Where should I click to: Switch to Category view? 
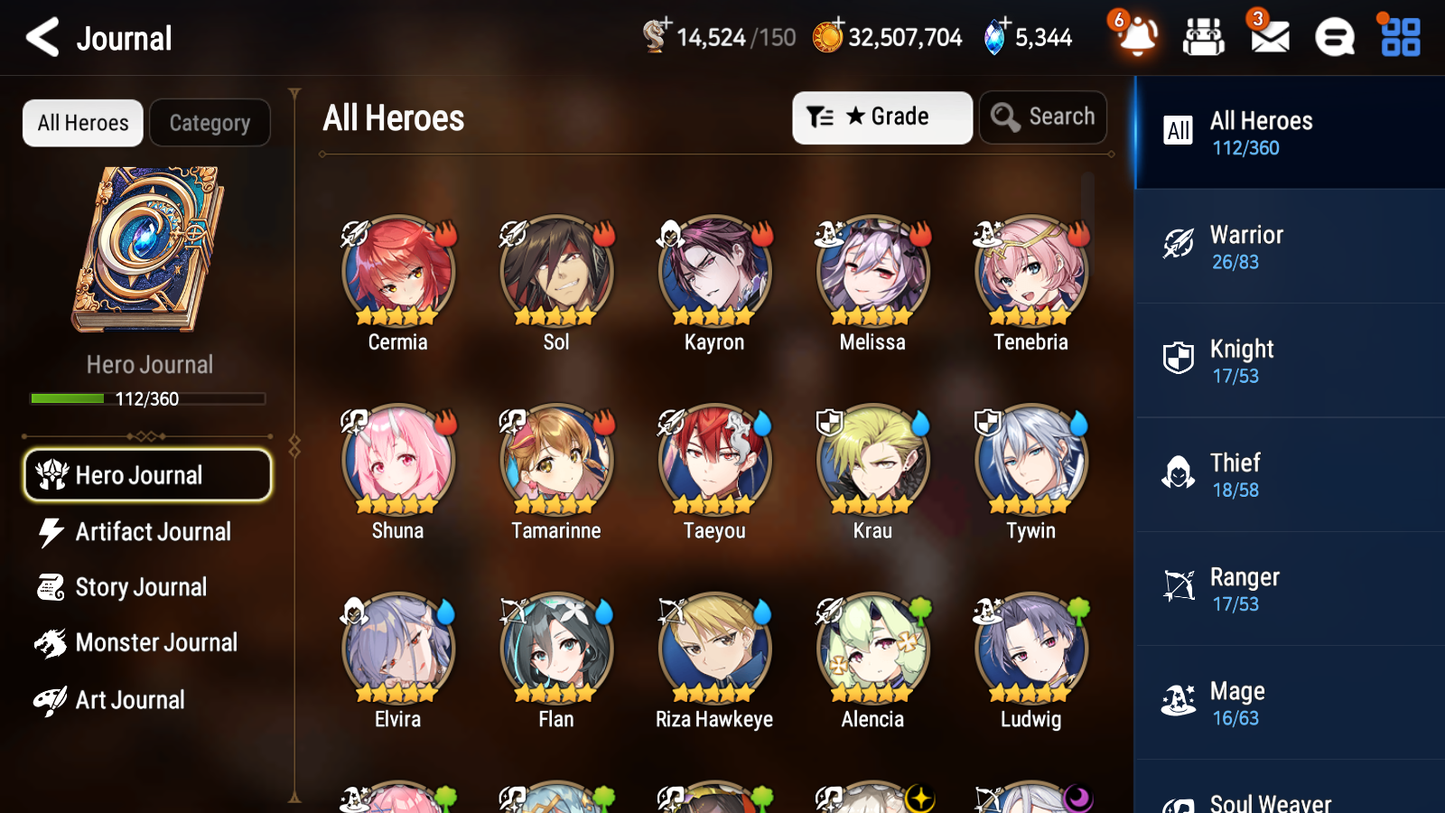tap(210, 122)
